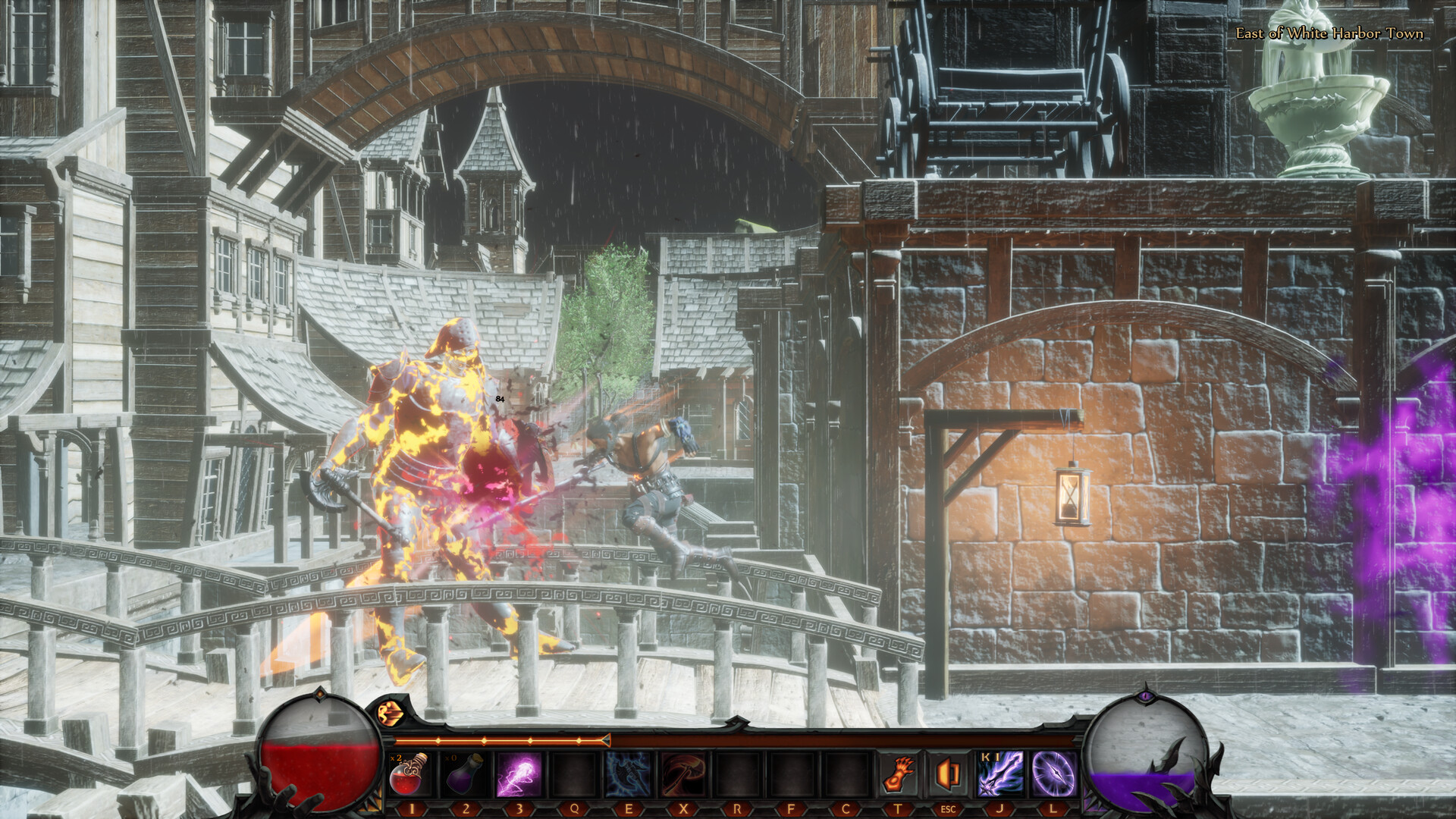Activate the purple lightning sword attack

point(1000,774)
